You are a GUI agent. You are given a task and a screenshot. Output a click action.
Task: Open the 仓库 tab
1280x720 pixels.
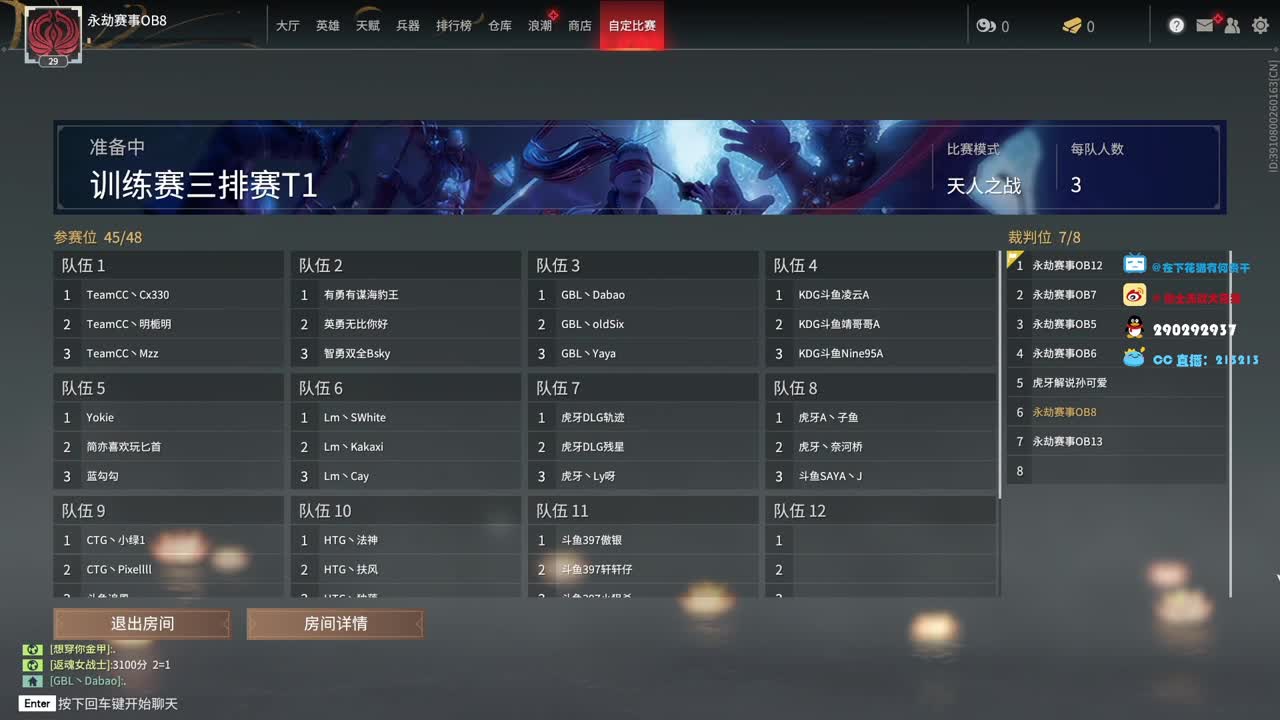coord(500,25)
